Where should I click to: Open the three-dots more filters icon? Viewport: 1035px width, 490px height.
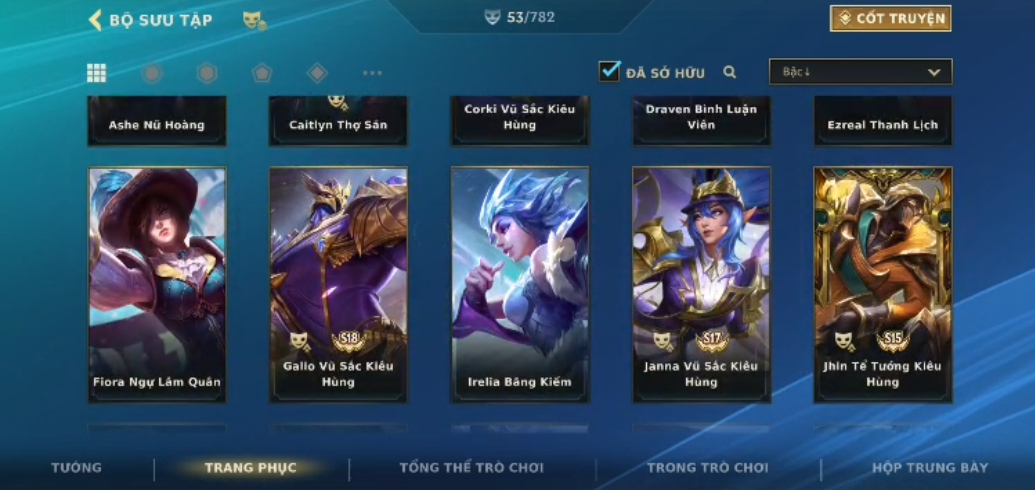coord(372,73)
